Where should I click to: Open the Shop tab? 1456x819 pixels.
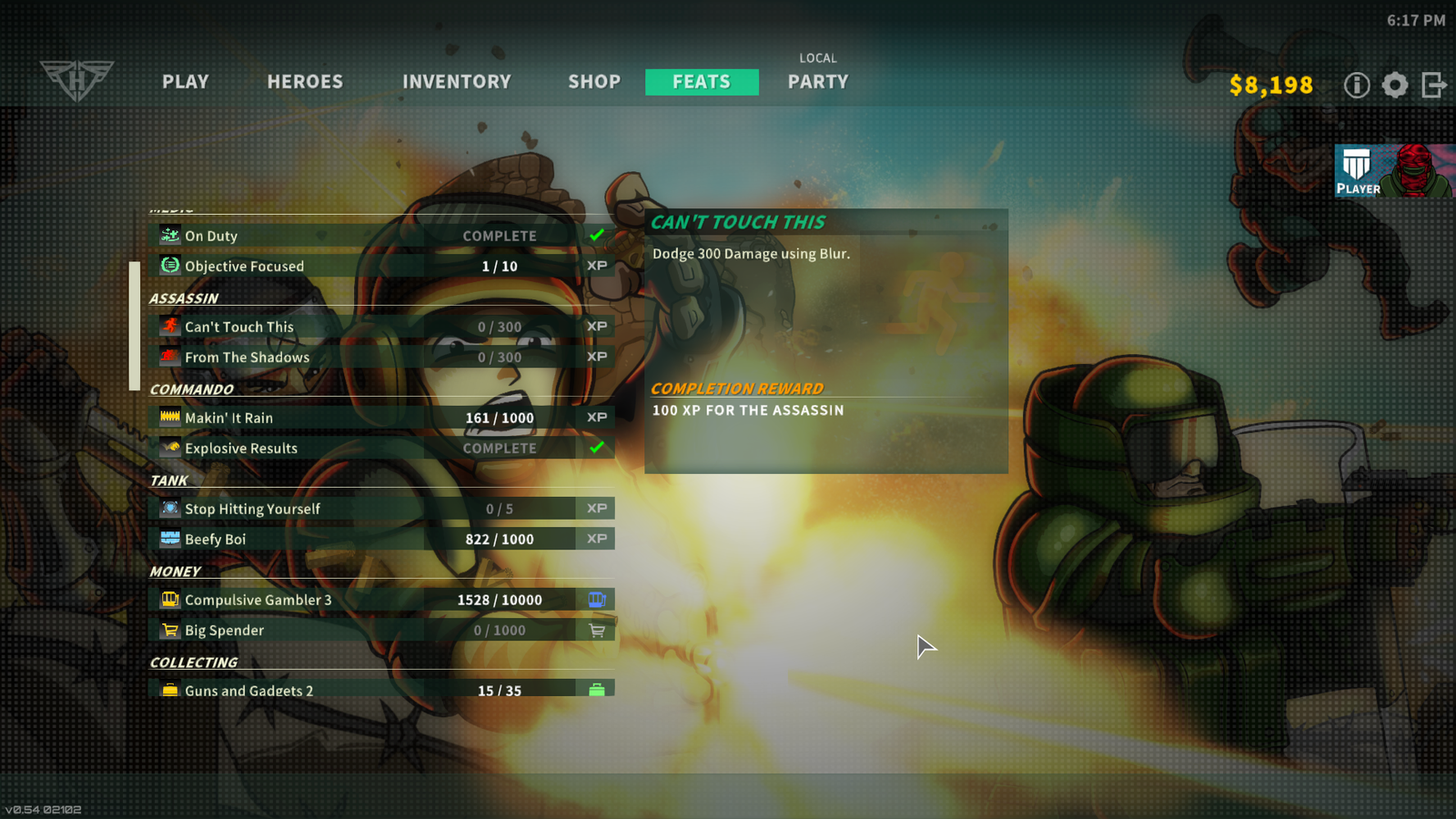(594, 82)
